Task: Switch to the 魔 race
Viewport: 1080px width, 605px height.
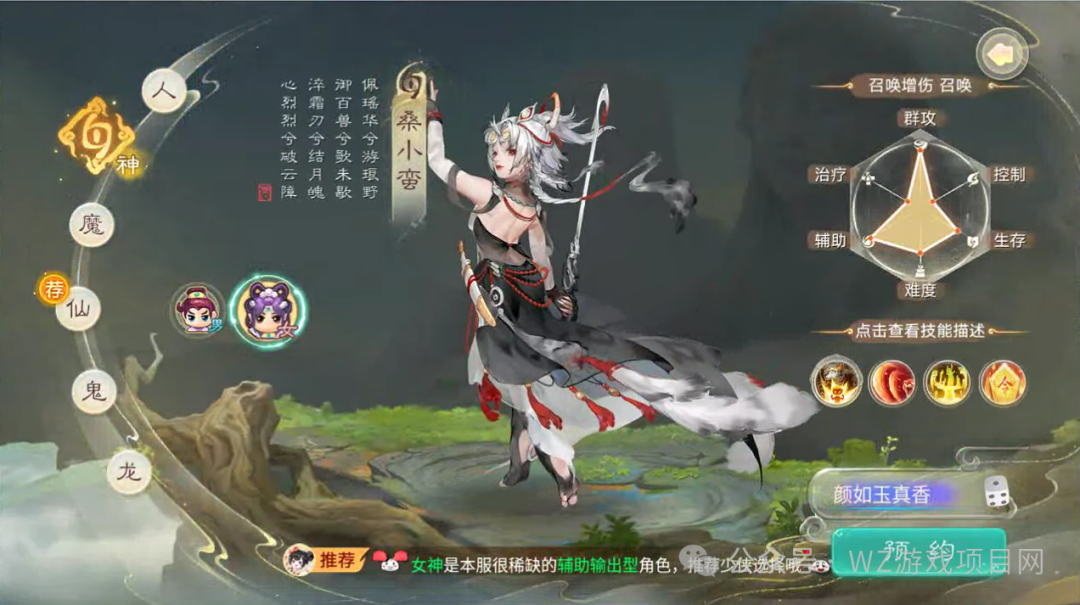Action: coord(91,224)
